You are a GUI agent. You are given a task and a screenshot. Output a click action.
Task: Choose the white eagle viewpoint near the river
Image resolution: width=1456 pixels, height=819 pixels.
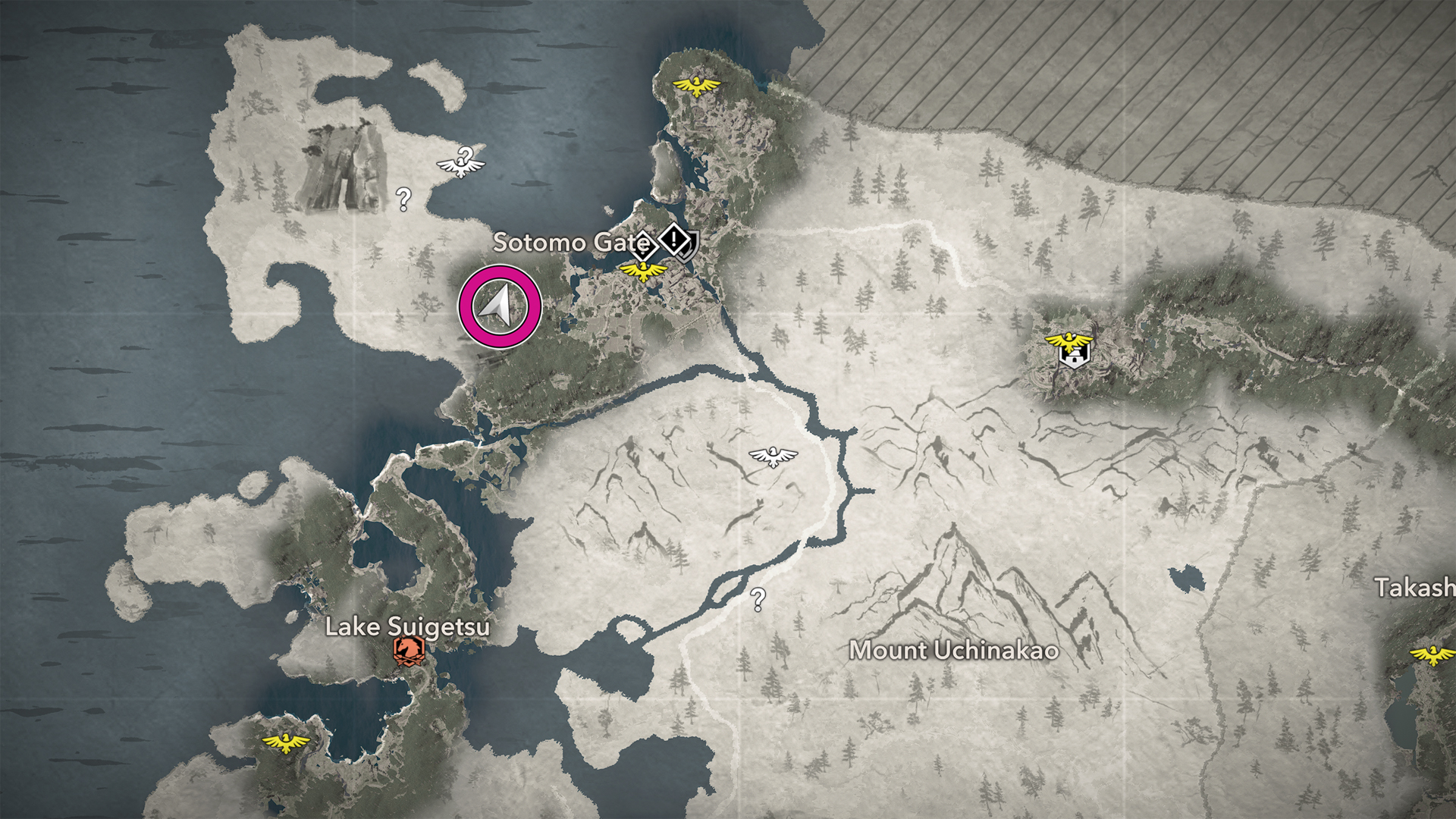[773, 457]
